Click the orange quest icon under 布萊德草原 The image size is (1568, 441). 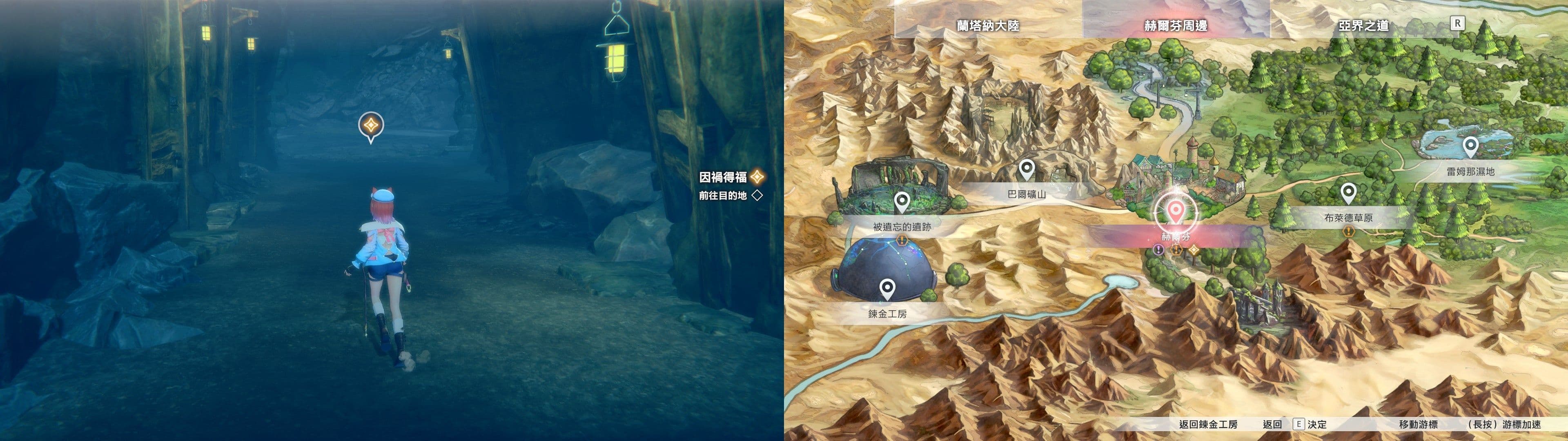1349,232
